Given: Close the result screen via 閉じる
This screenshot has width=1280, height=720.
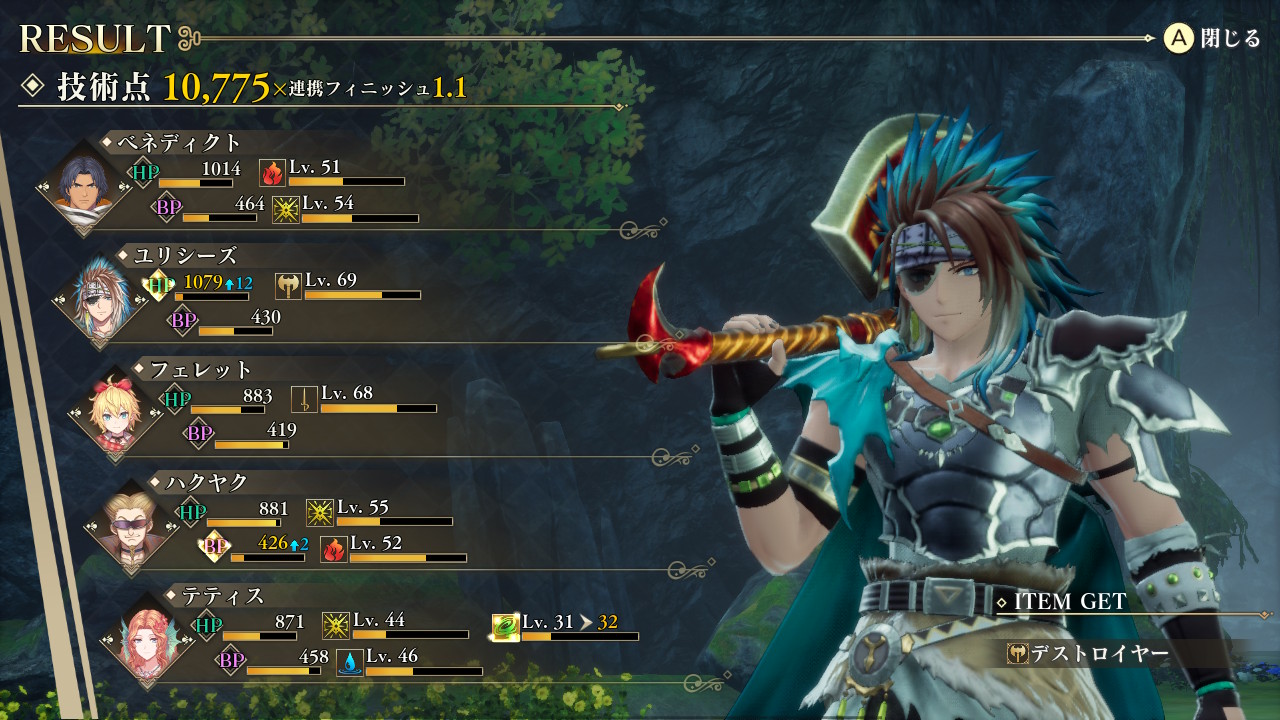Looking at the screenshot, I should click(x=1212, y=39).
